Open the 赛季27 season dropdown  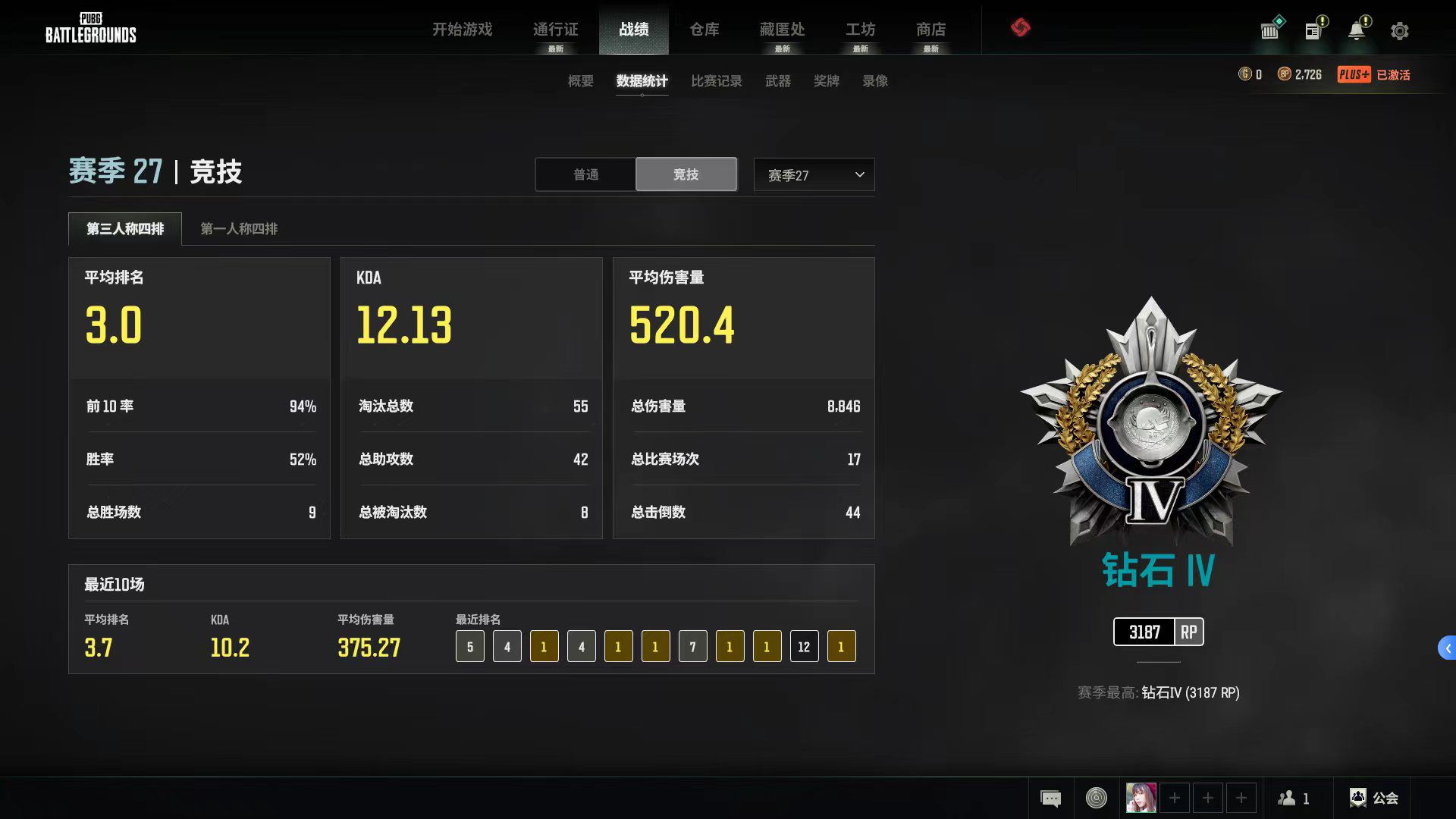coord(813,174)
